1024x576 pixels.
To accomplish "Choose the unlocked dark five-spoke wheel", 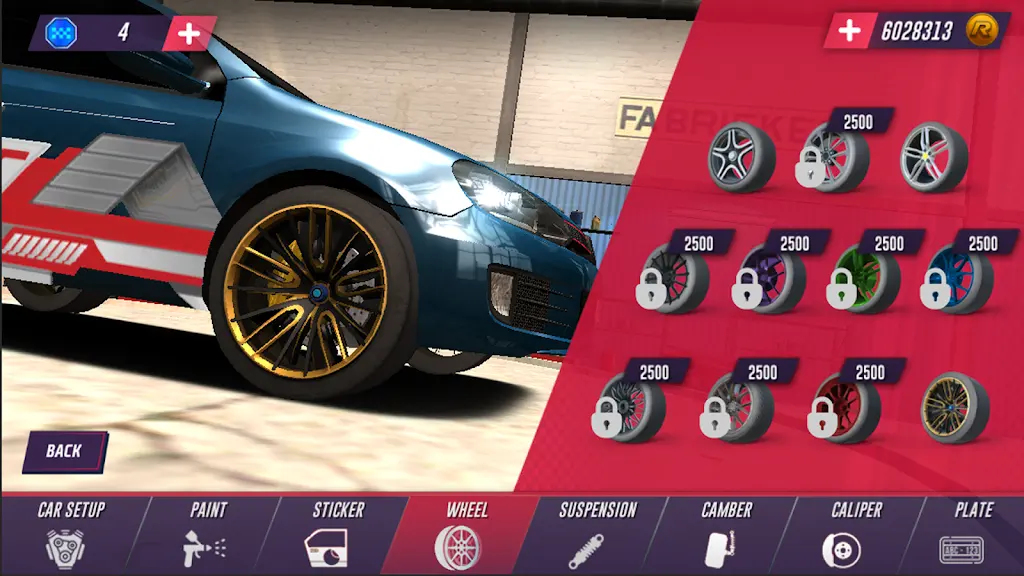I will click(x=741, y=159).
